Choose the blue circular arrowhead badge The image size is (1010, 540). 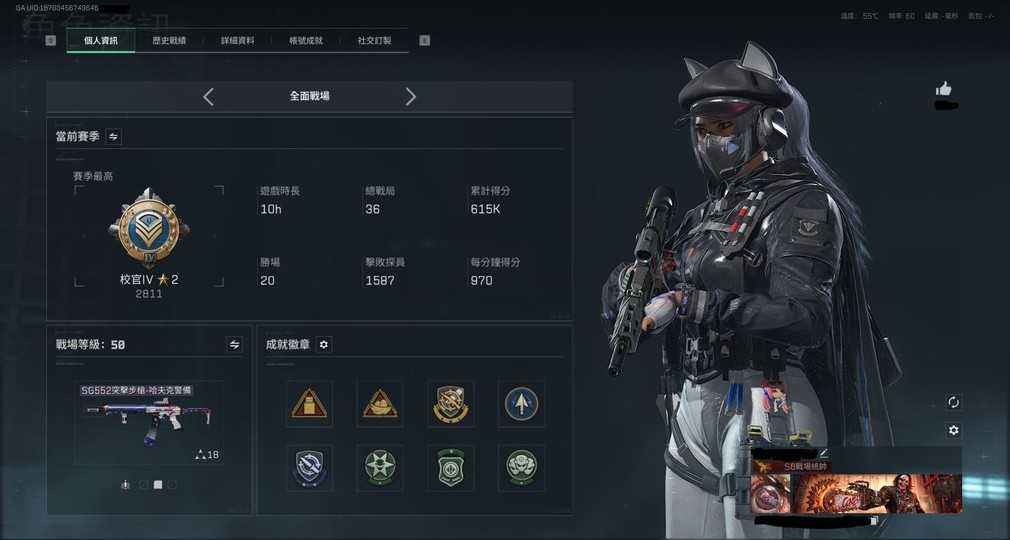(x=521, y=404)
